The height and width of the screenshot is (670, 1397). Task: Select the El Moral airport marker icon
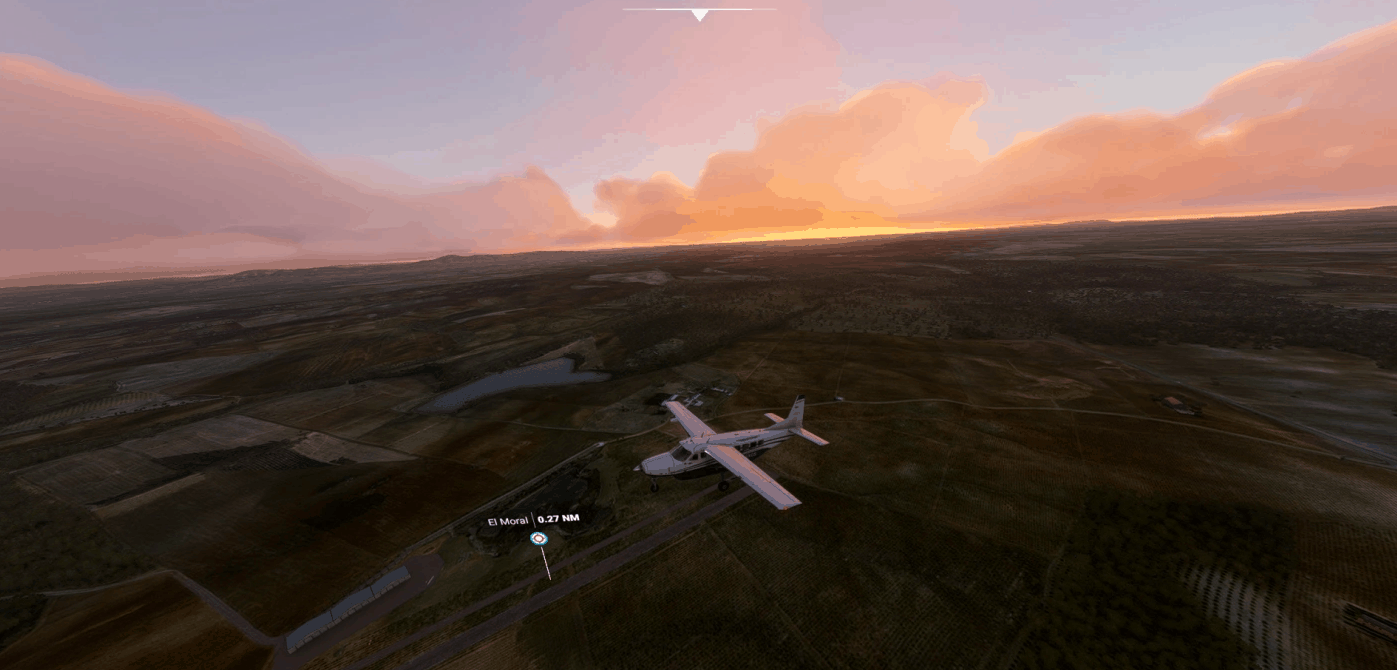point(539,539)
